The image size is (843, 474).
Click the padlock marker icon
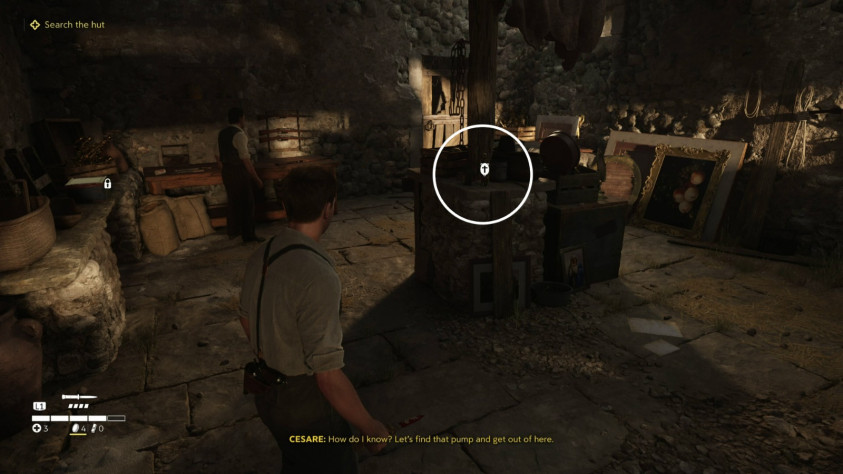click(x=107, y=184)
